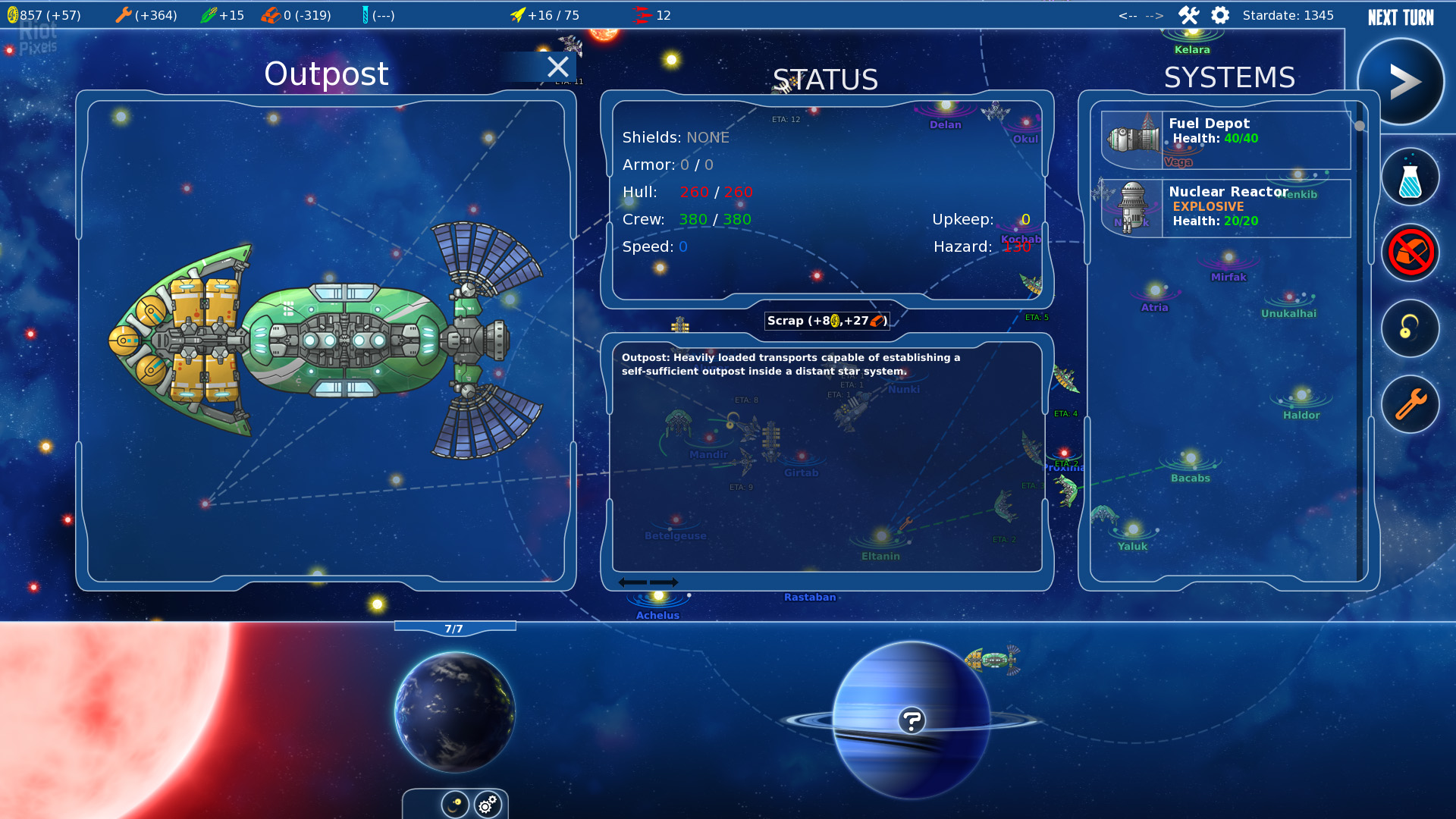This screenshot has width=1456, height=819.
Task: Go to previous item with left arrow text
Action: (x=1128, y=16)
